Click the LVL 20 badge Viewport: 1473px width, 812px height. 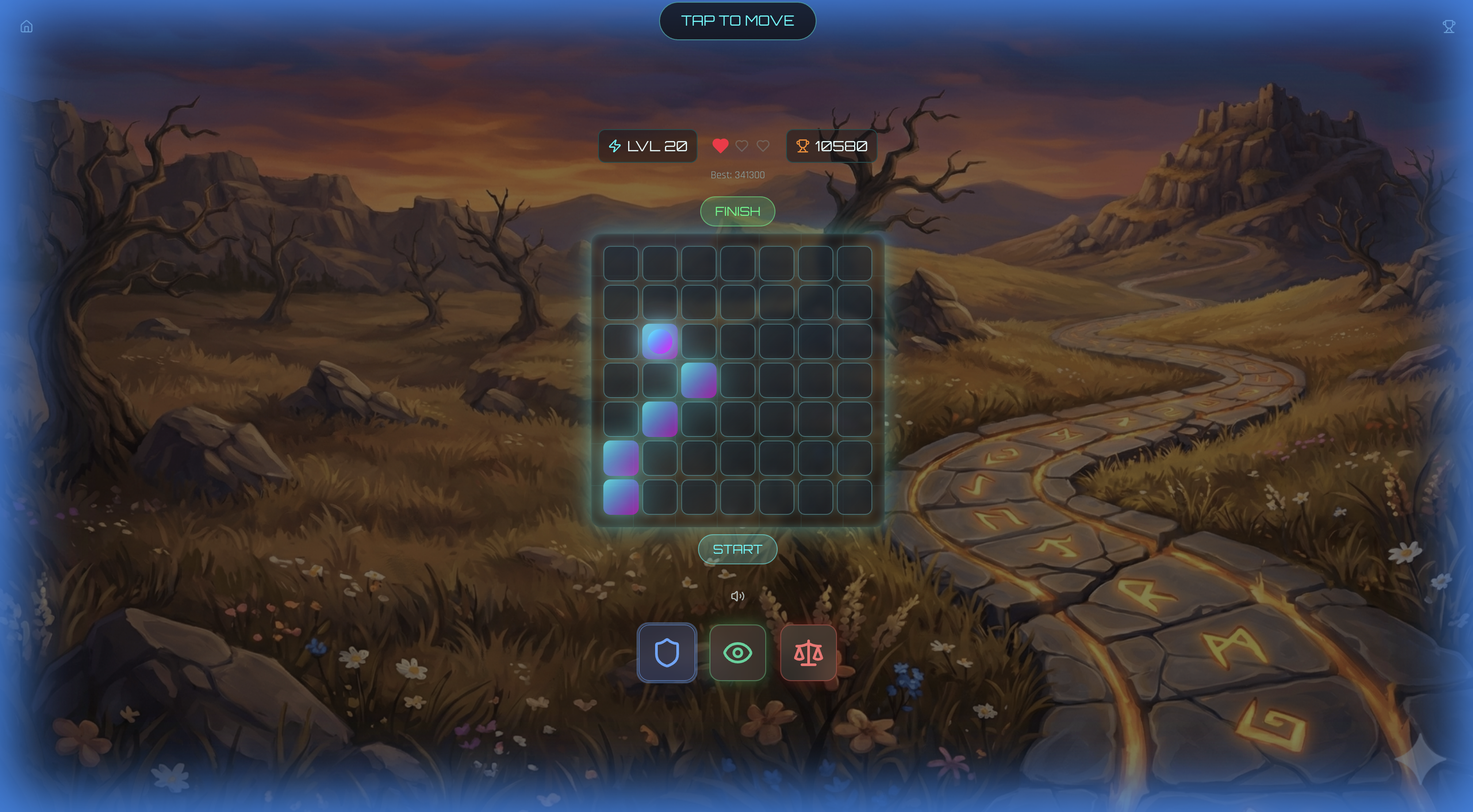[647, 146]
